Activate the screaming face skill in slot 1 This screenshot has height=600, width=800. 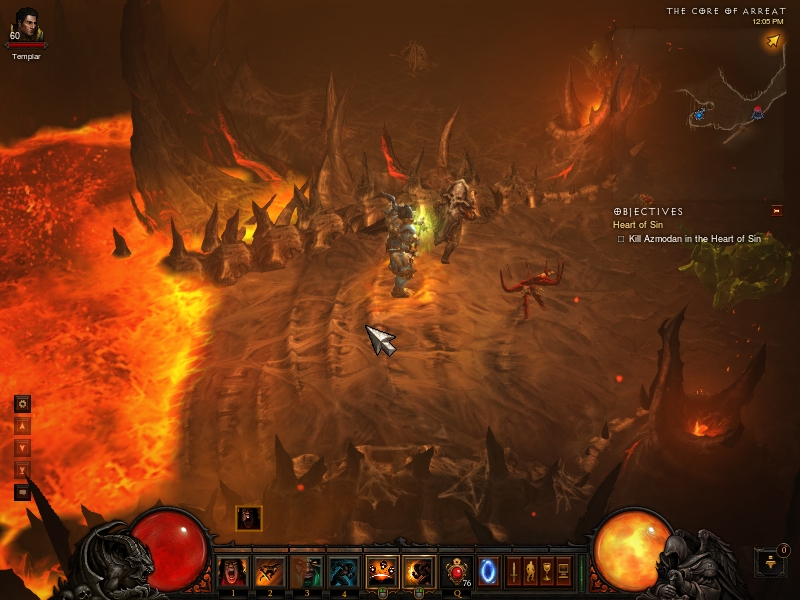coord(233,572)
